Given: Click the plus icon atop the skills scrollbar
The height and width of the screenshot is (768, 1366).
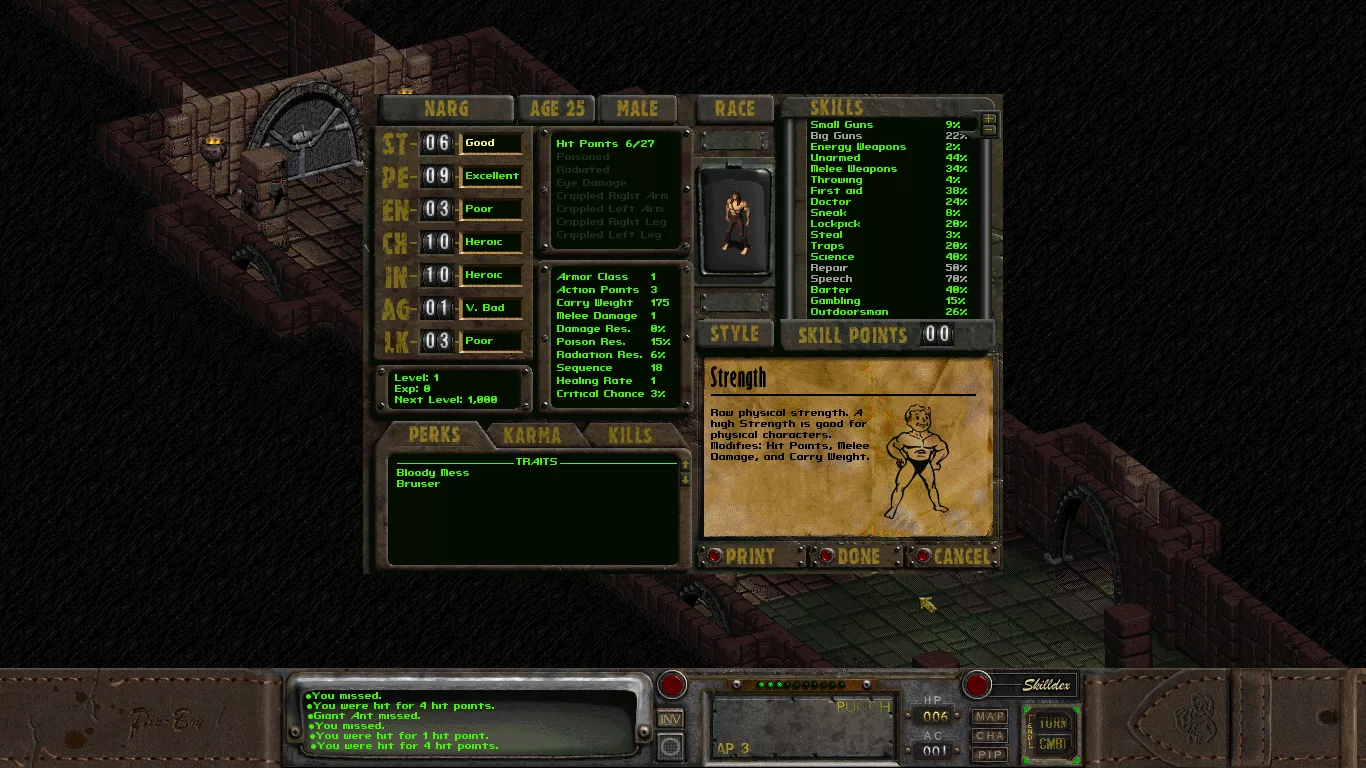Looking at the screenshot, I should [989, 119].
